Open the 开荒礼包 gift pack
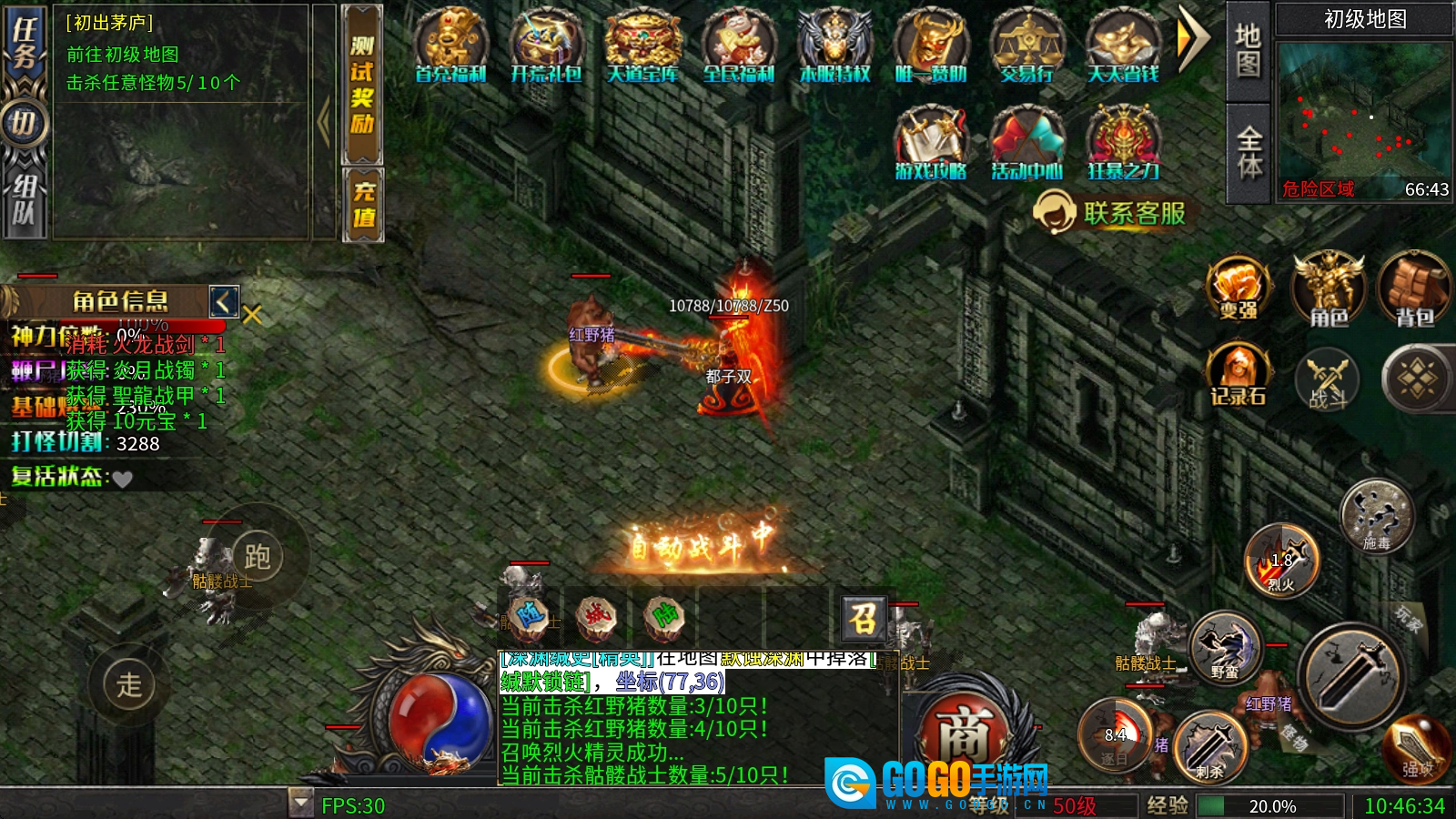The width and height of the screenshot is (1456, 819). (x=546, y=45)
